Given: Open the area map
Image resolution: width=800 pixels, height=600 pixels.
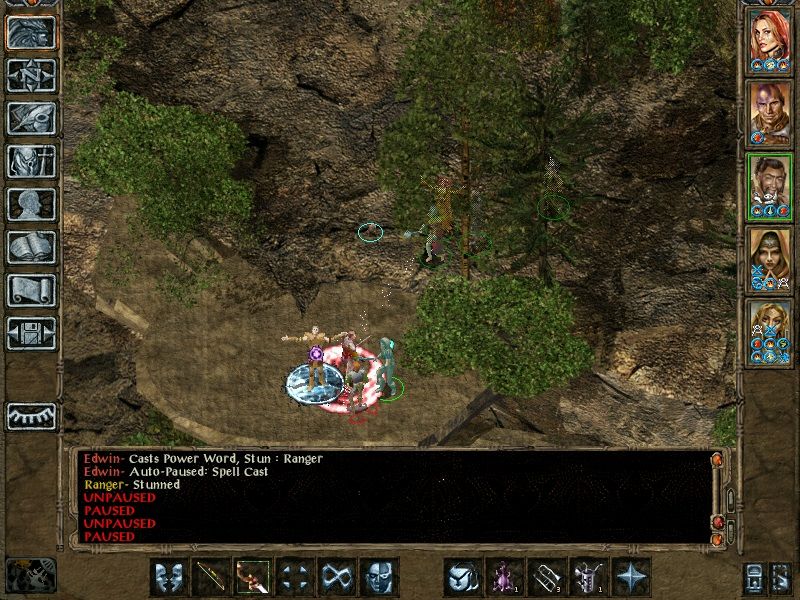Looking at the screenshot, I should point(31,75).
